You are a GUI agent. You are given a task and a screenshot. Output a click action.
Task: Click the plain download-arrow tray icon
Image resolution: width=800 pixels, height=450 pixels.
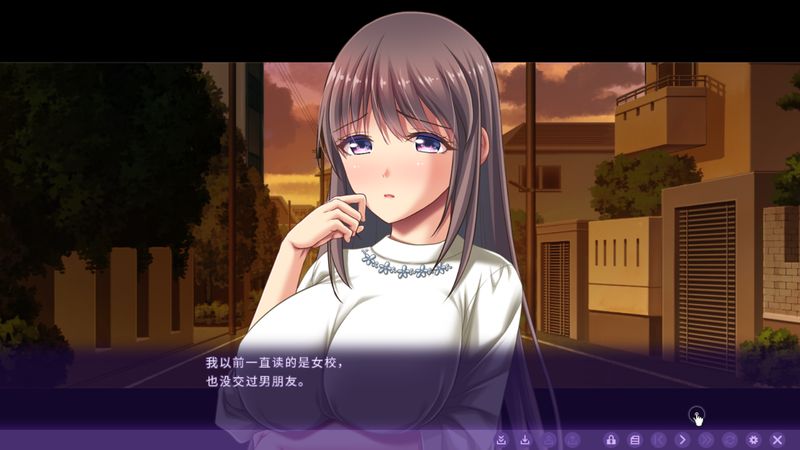[x=525, y=439]
